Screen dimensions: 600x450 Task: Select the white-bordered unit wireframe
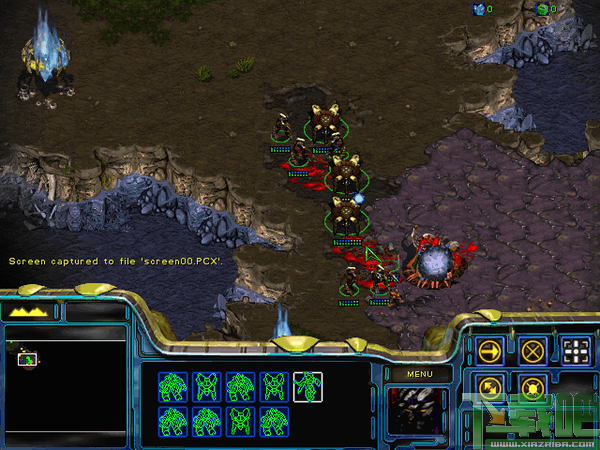point(308,385)
